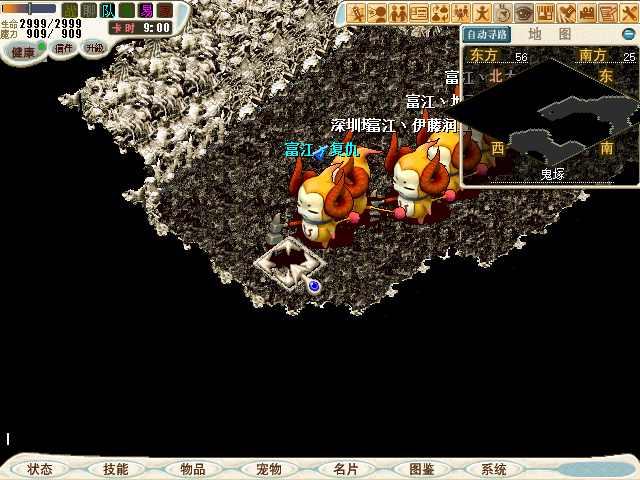Open the 信件 mail button

tap(63, 48)
